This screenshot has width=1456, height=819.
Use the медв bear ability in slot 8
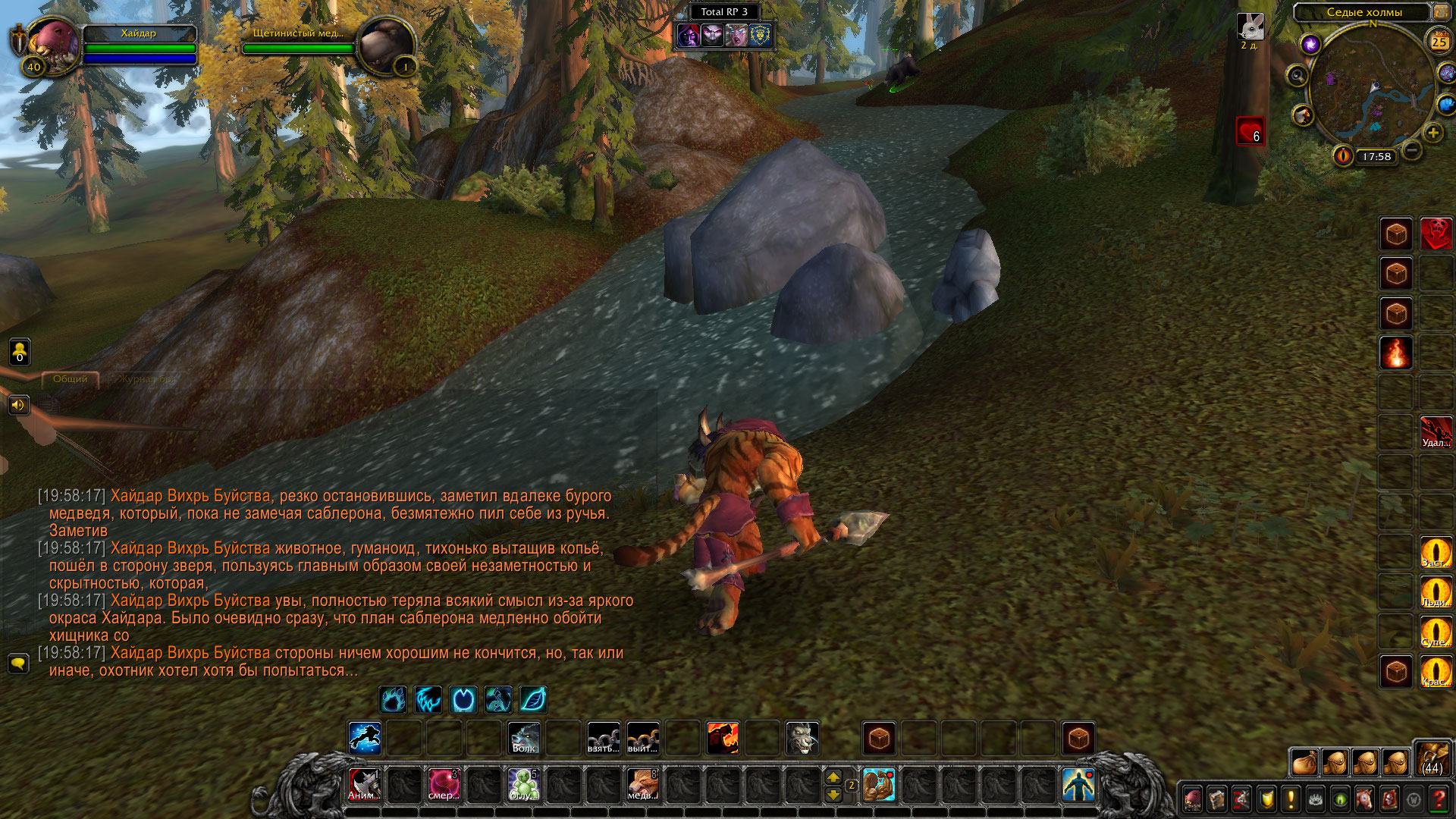tap(643, 785)
